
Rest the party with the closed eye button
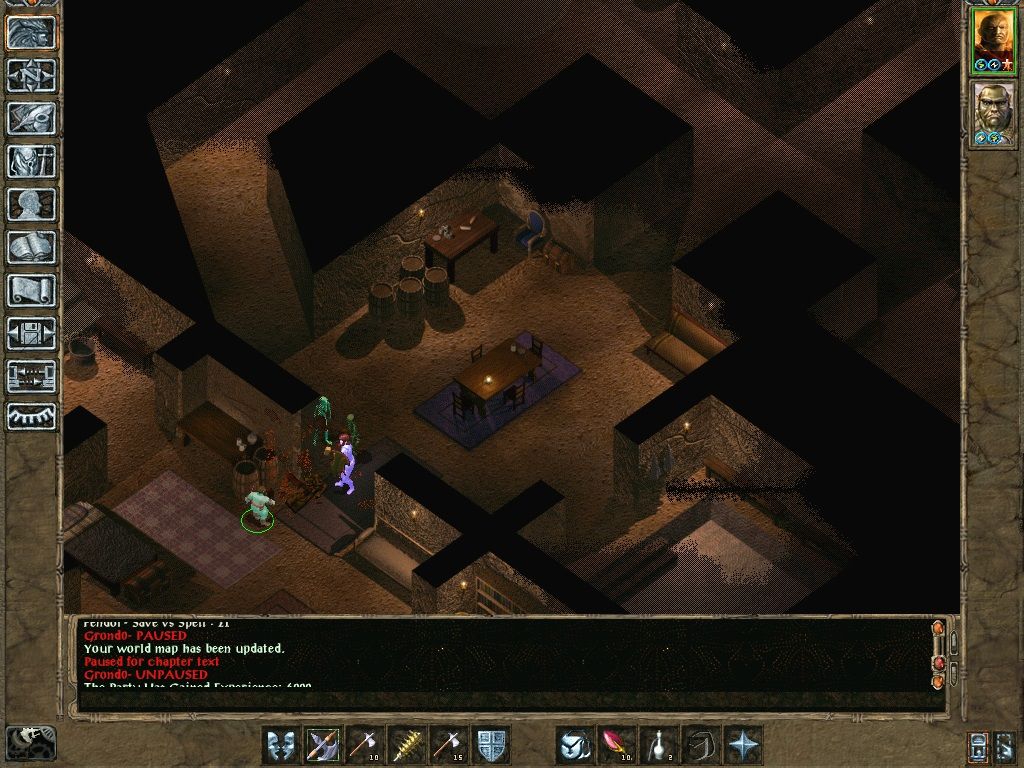[31, 416]
